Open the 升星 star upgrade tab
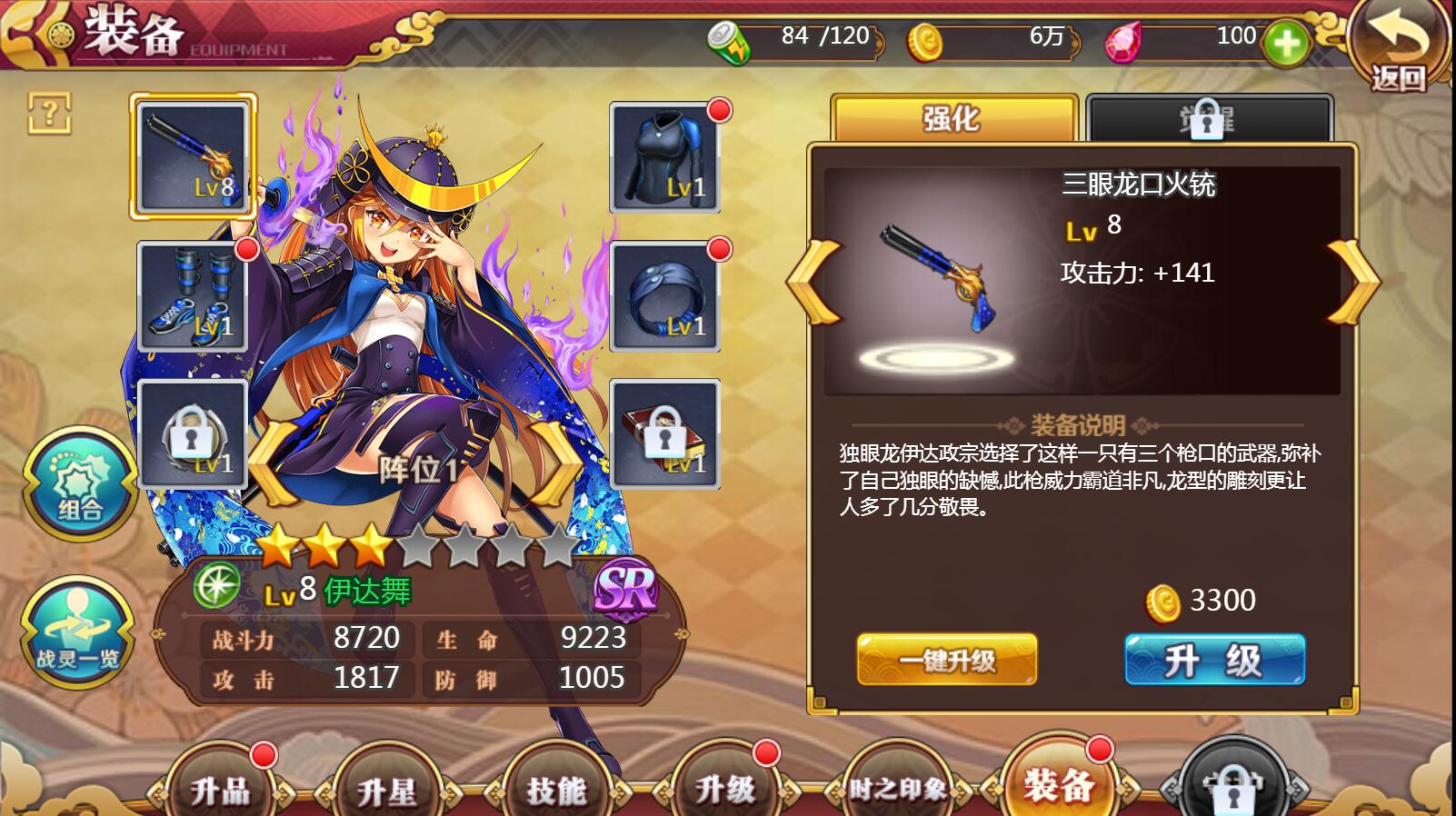This screenshot has width=1456, height=816. (x=387, y=789)
